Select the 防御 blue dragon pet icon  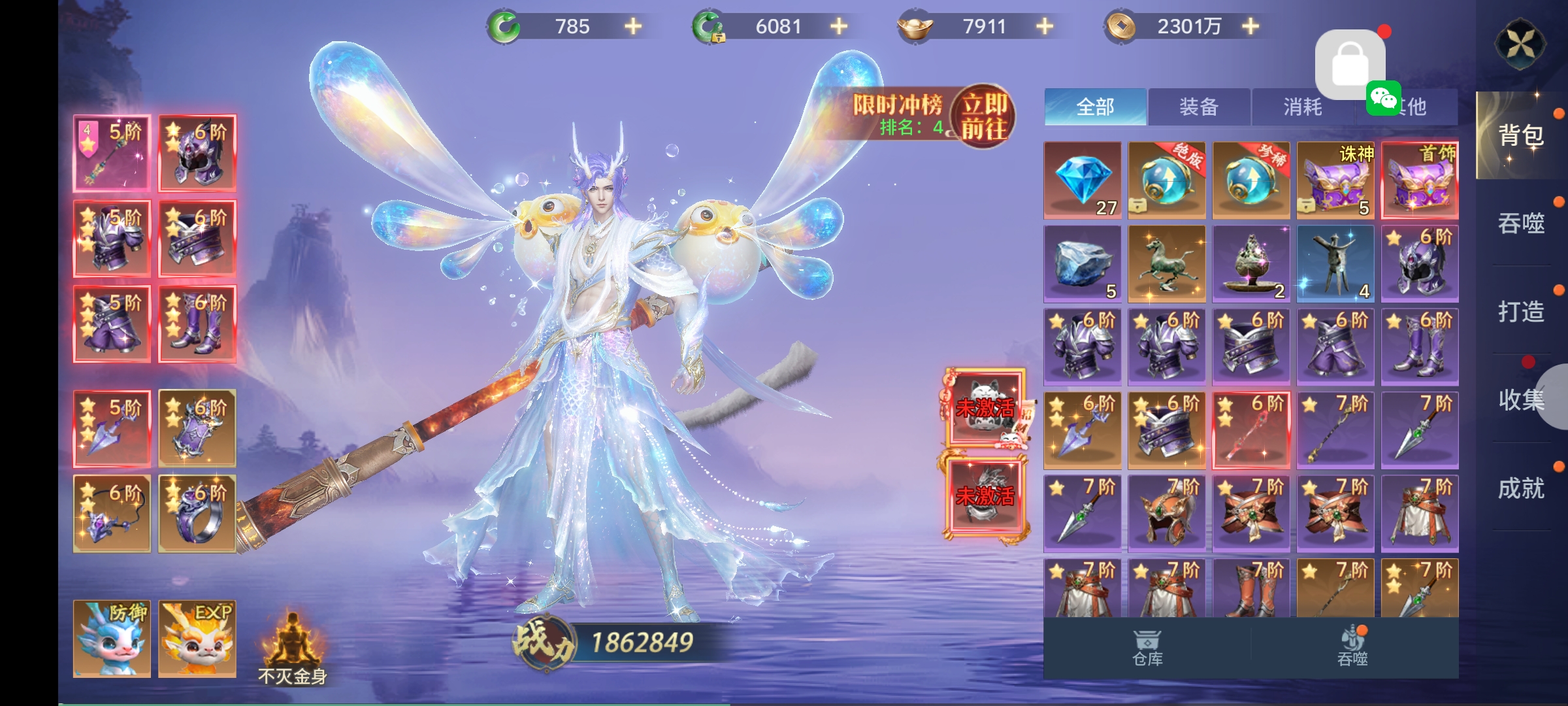point(112,639)
